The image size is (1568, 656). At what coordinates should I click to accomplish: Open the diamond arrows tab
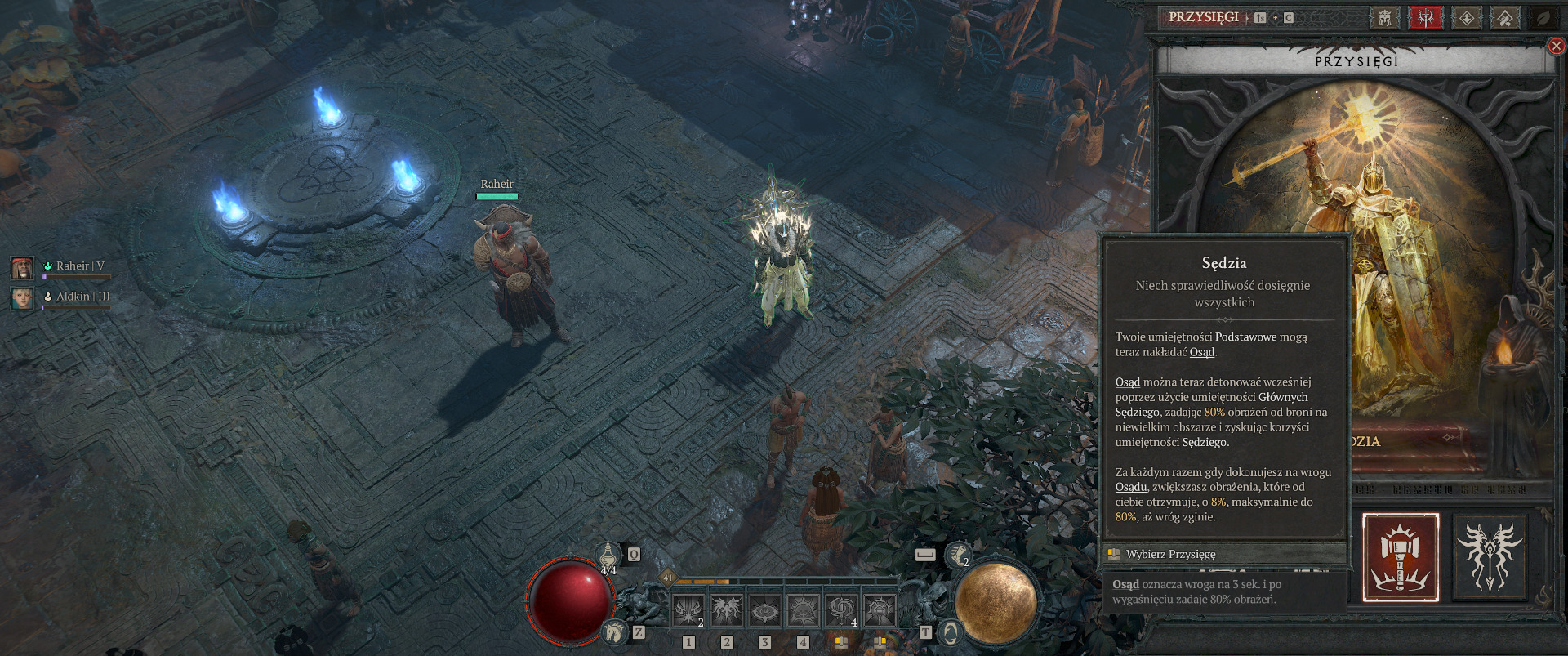click(1467, 17)
